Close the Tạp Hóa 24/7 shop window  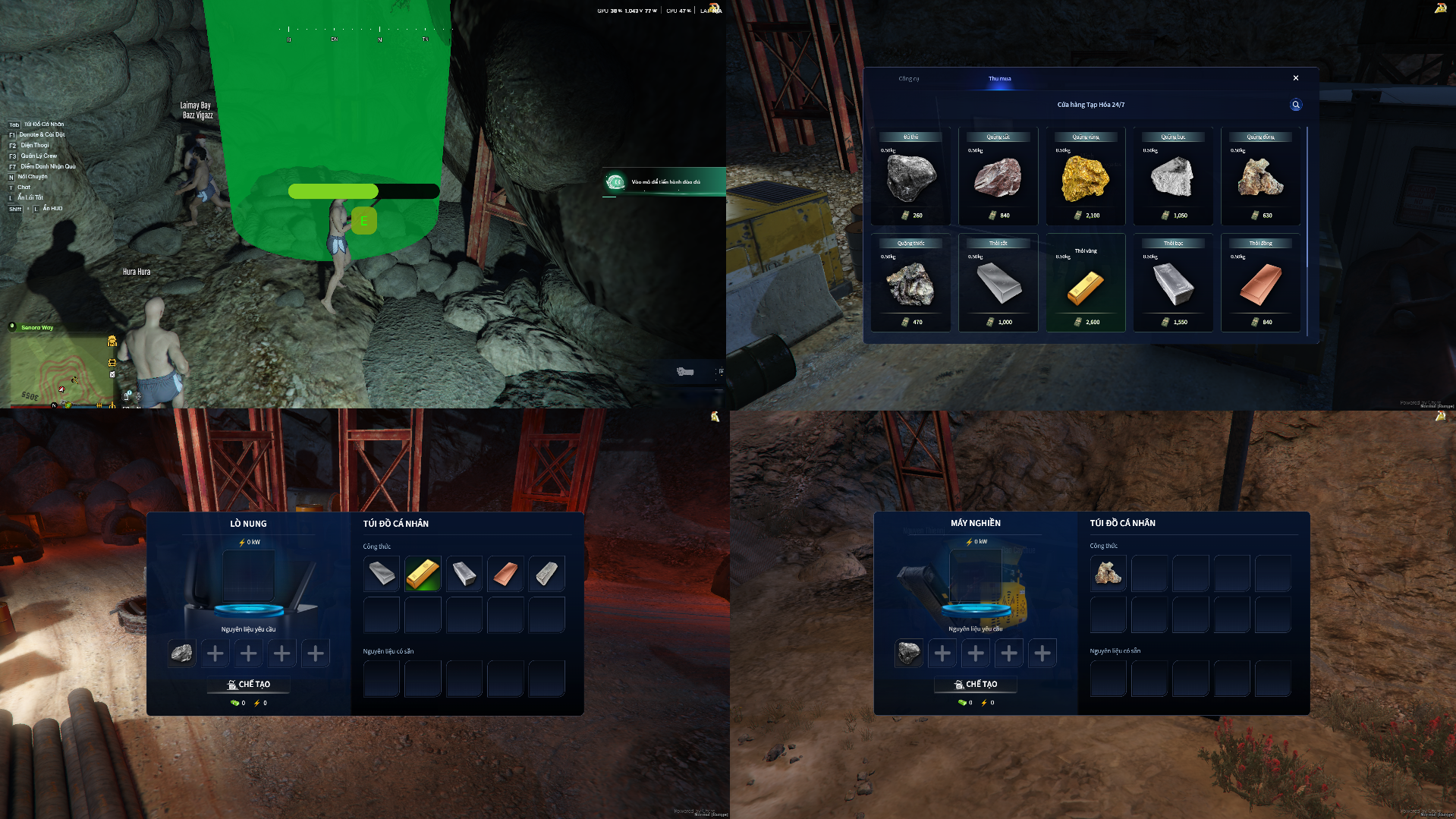click(1295, 78)
